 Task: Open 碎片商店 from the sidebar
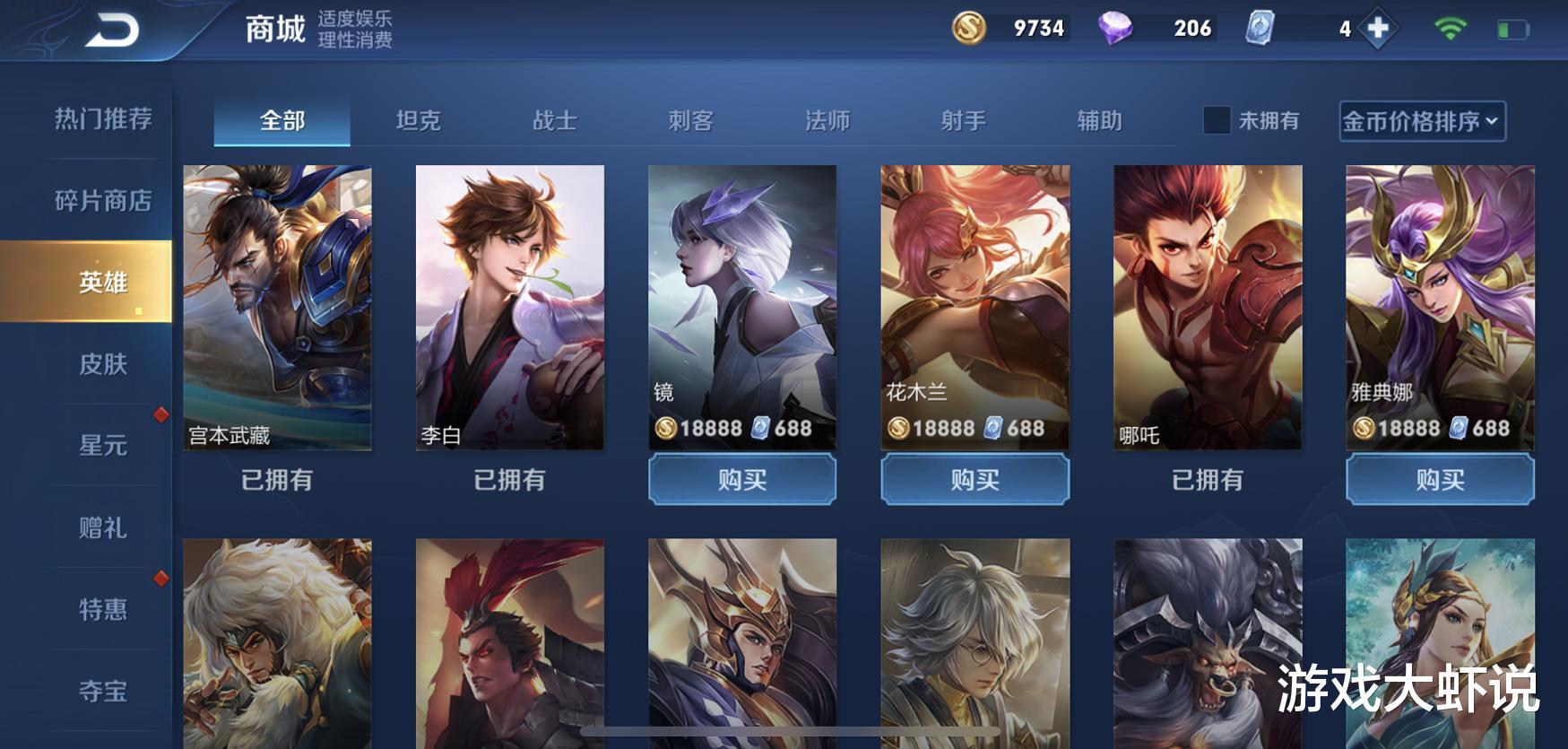(x=101, y=199)
